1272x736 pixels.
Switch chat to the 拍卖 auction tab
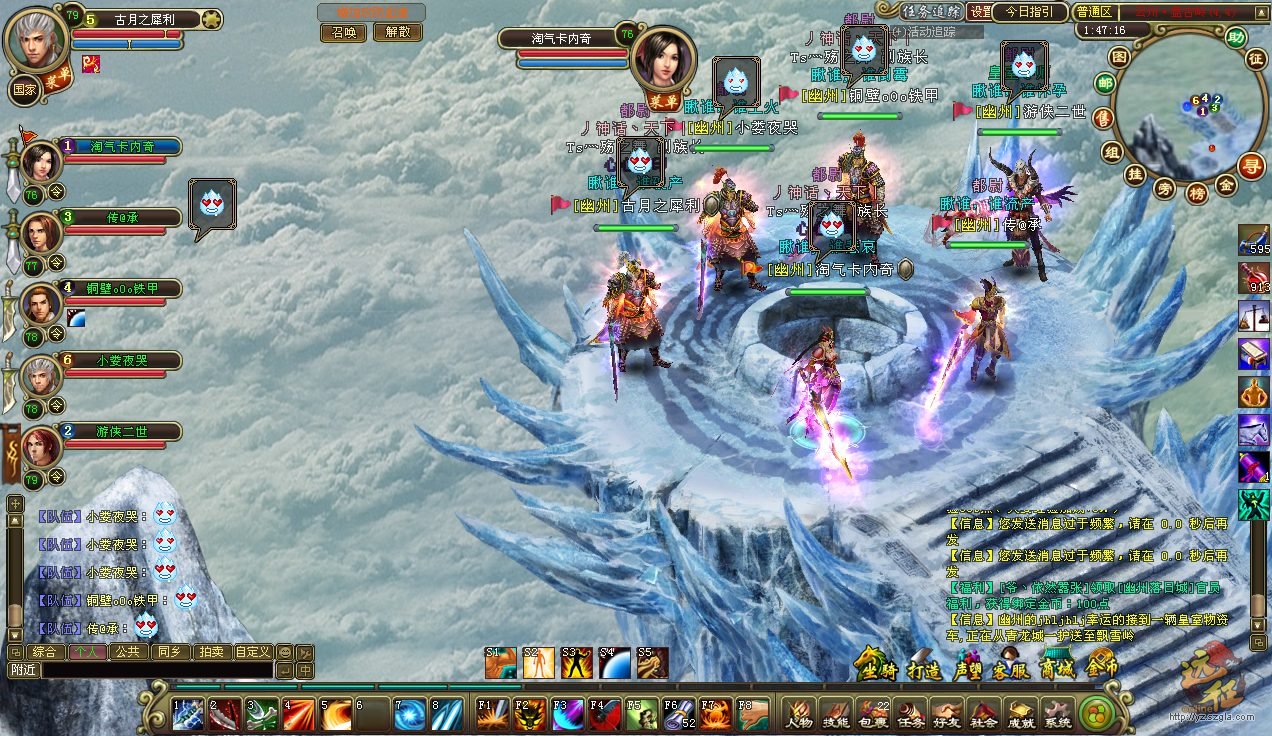211,652
